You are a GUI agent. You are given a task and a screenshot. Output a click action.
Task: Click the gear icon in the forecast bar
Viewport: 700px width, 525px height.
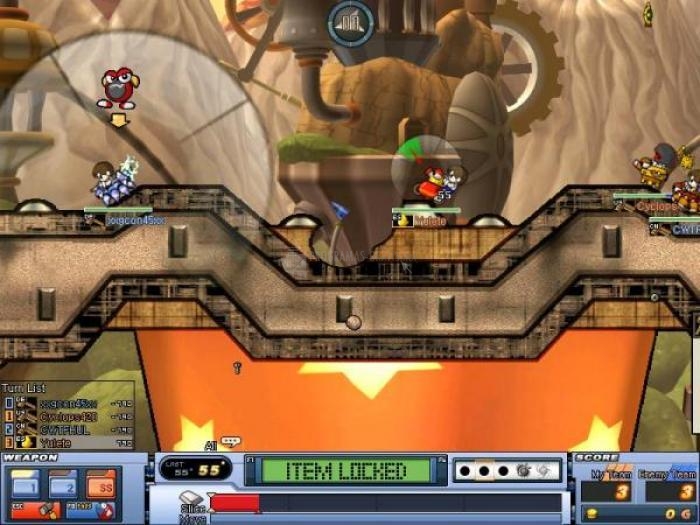tap(522, 469)
